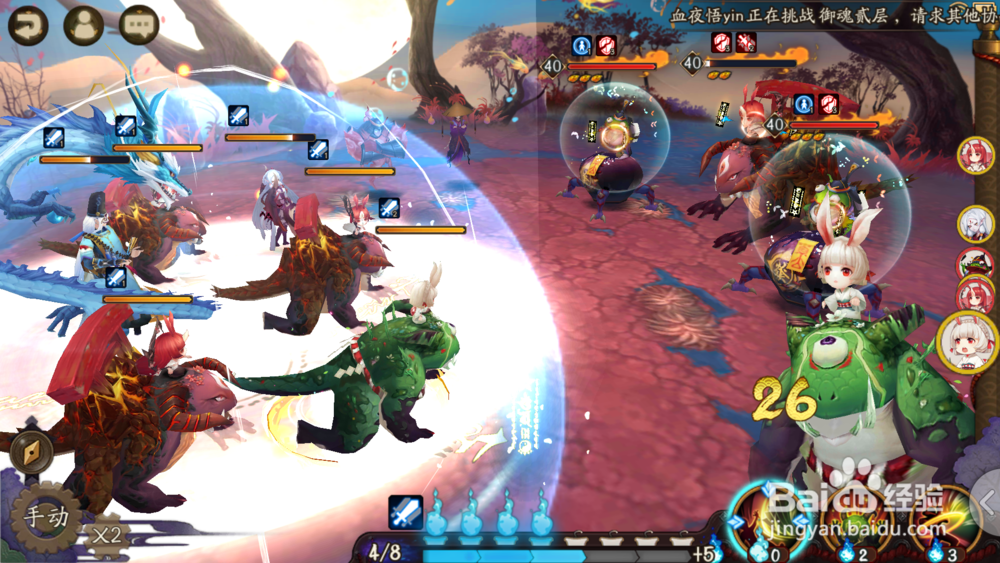The width and height of the screenshot is (1000, 563).
Task: Open the friends profile icon
Action: point(84,24)
